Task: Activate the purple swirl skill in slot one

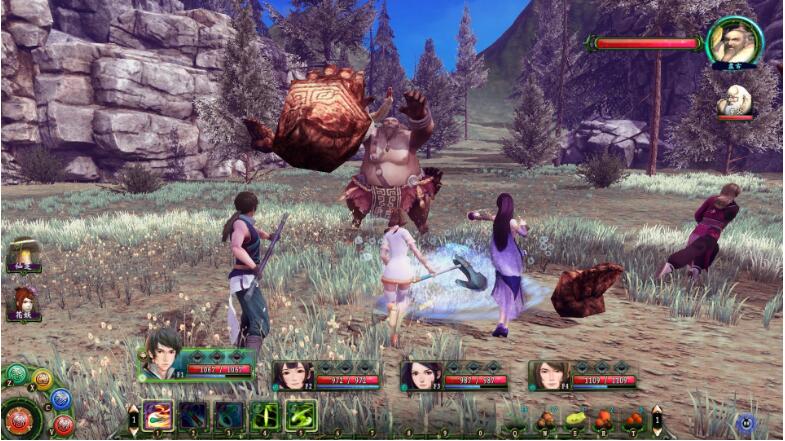Action: (158, 414)
